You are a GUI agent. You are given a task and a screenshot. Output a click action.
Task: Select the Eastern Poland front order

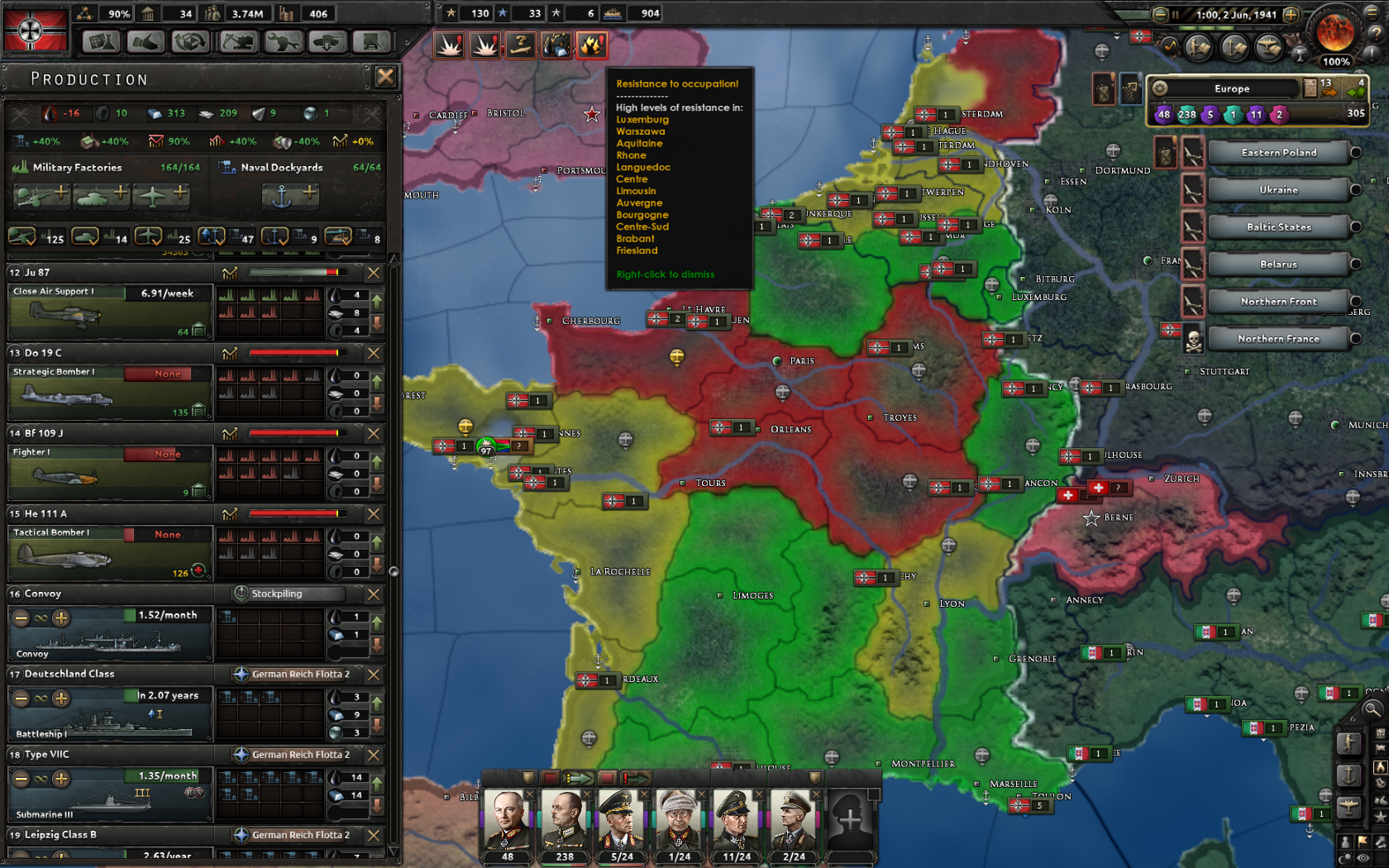pos(1278,152)
